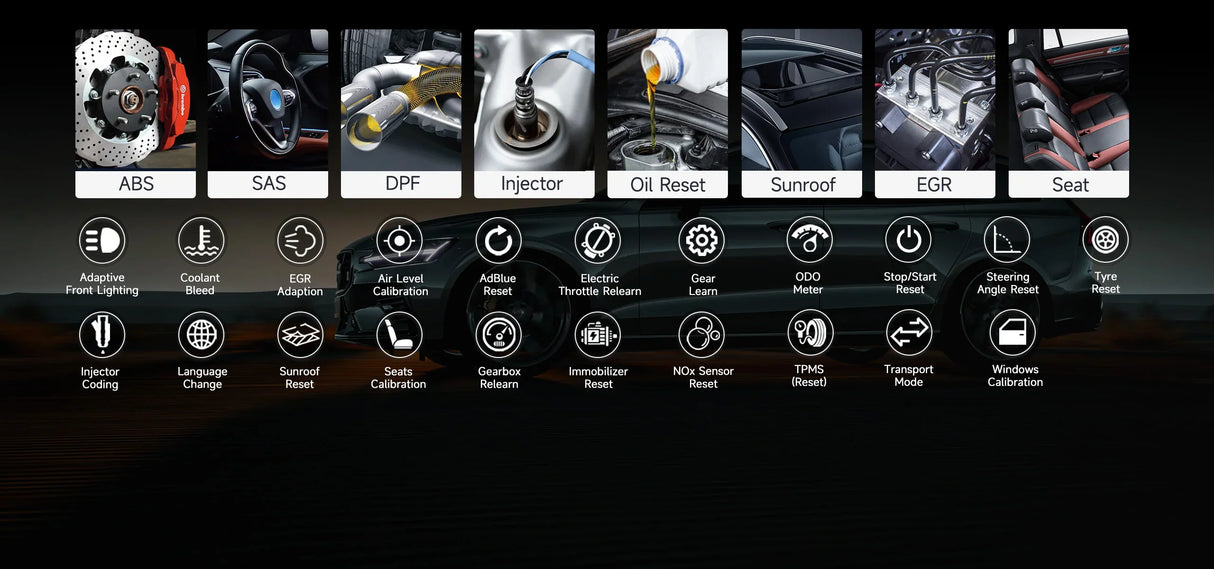Activate the Transport Mode icon
The width and height of the screenshot is (1214, 569).
(x=909, y=333)
